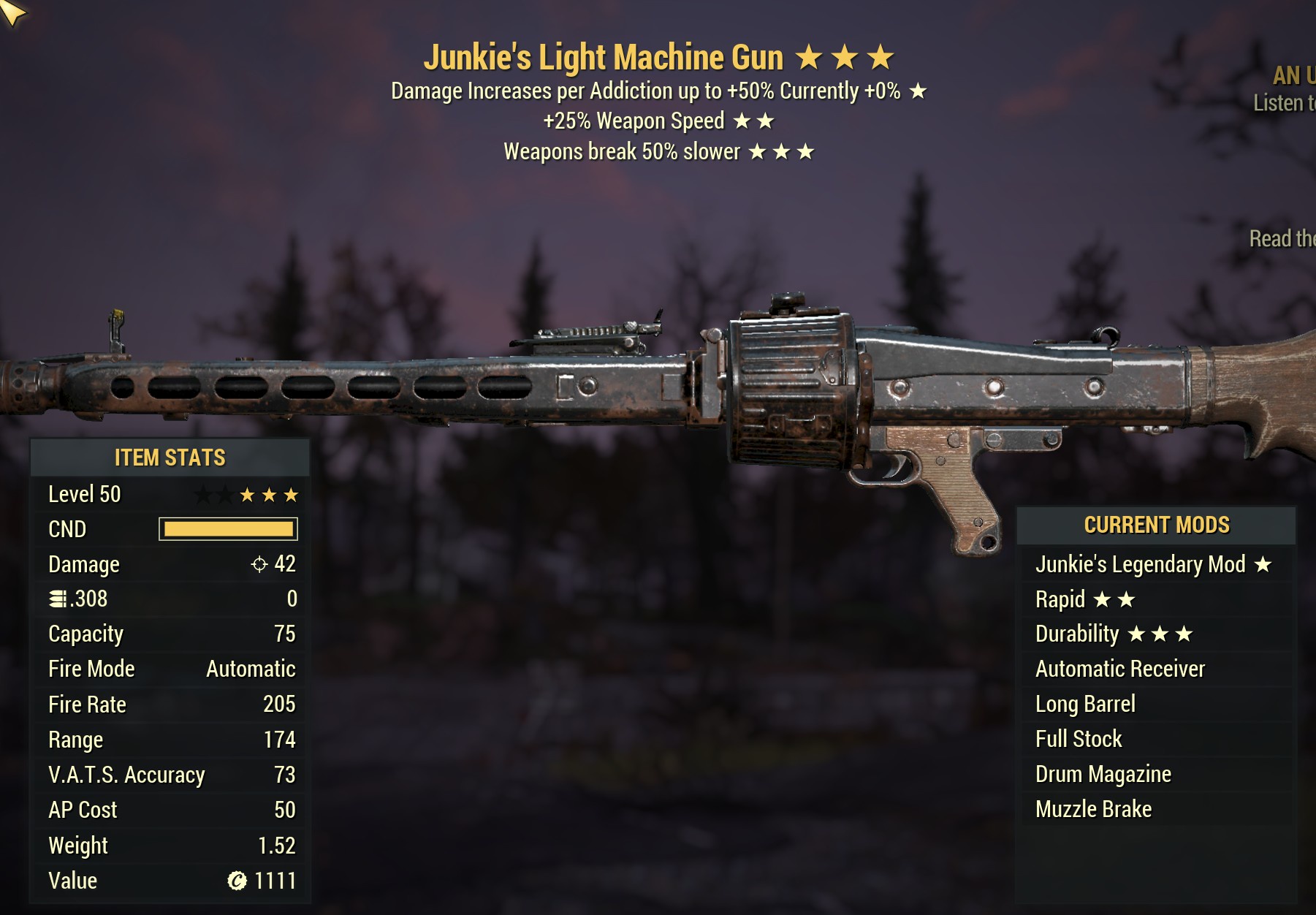Select the two-star icon on Rapid mod
This screenshot has width=1316, height=915.
pos(1116,598)
